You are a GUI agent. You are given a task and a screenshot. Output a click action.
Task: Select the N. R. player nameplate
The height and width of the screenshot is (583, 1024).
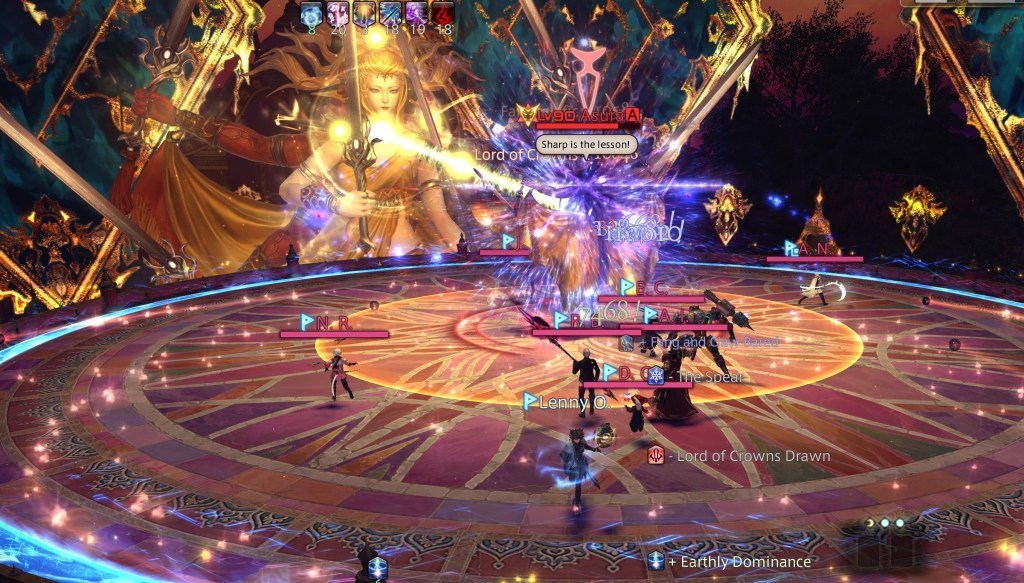(x=332, y=322)
